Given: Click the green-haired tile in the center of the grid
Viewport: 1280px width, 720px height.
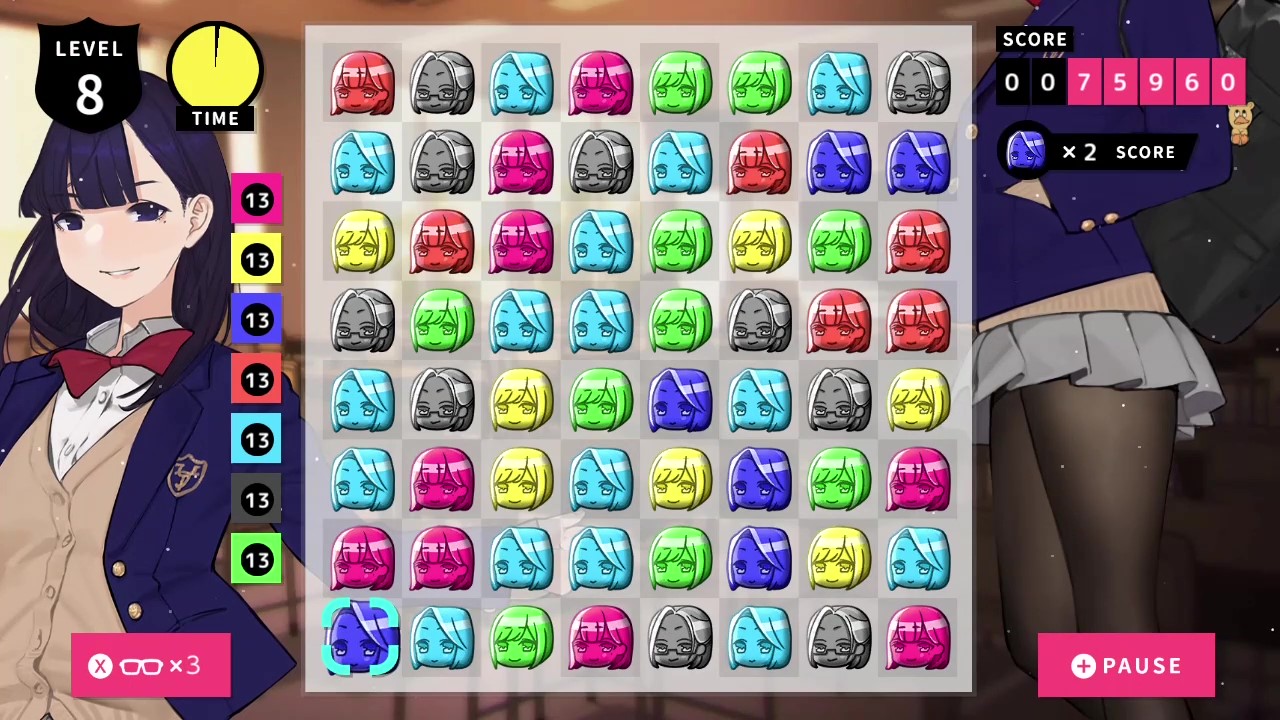Looking at the screenshot, I should 680,322.
